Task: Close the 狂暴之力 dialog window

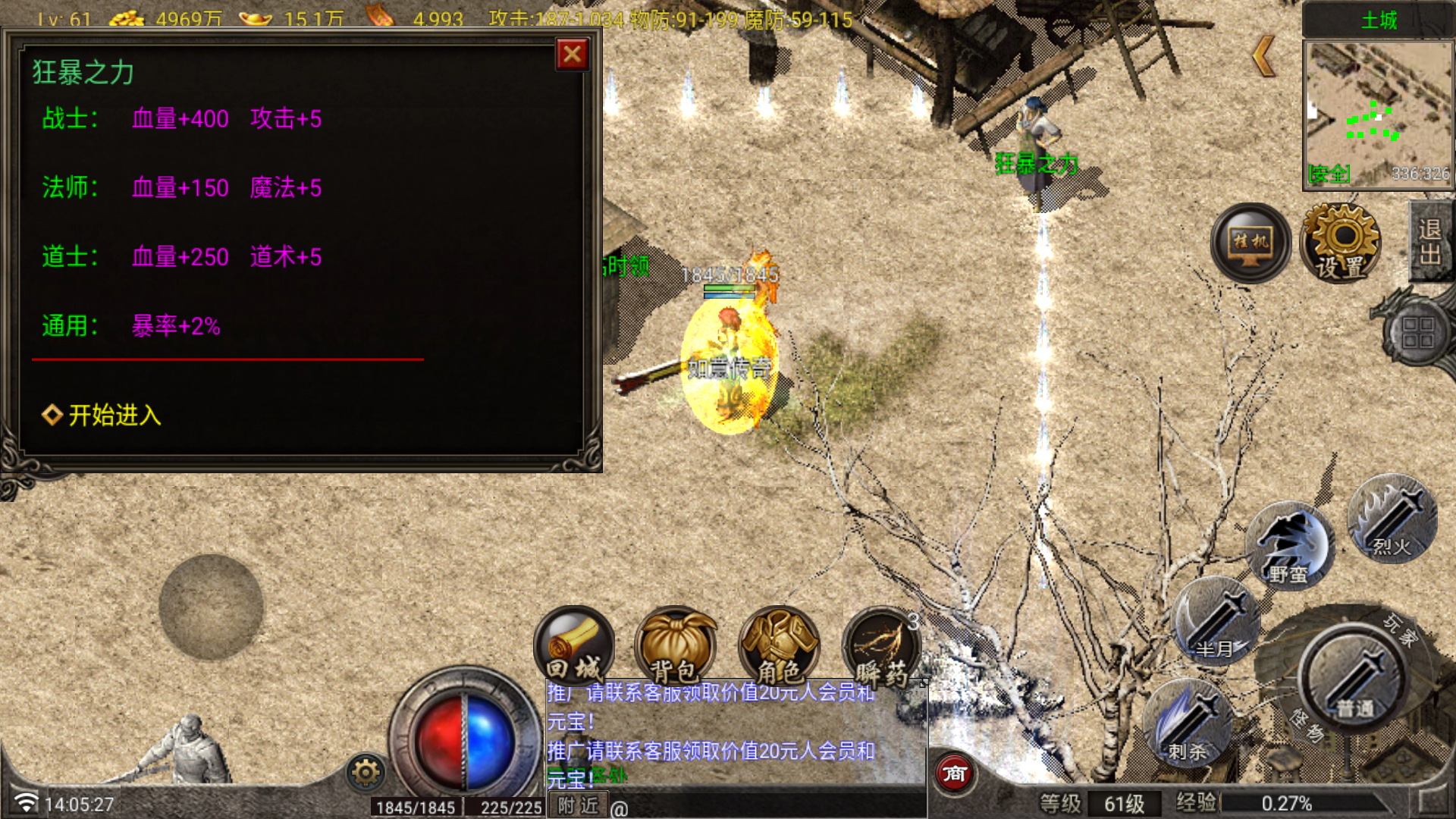Action: [573, 55]
